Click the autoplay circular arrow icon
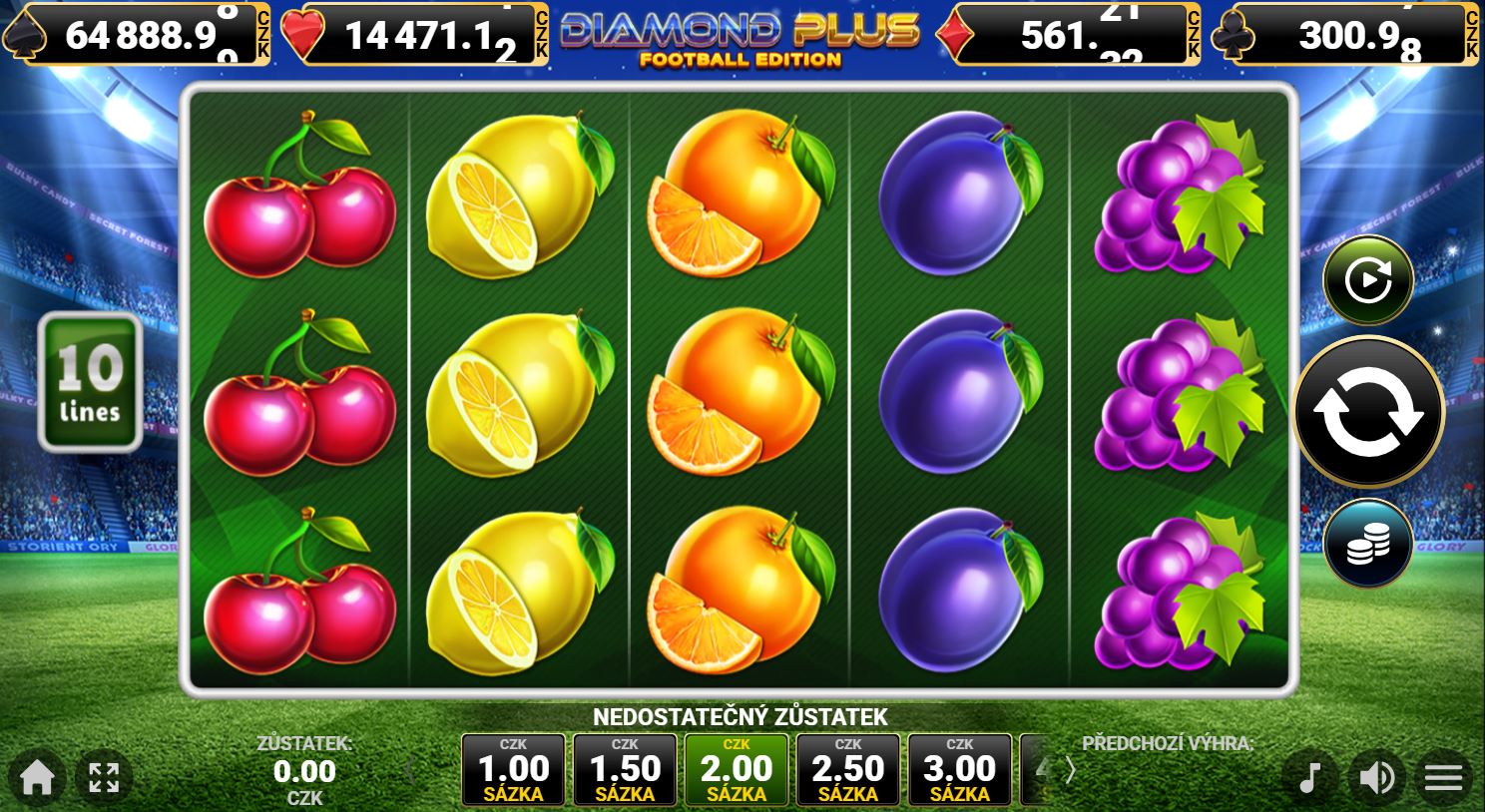Viewport: 1485px width, 812px height. pyautogui.click(x=1368, y=279)
